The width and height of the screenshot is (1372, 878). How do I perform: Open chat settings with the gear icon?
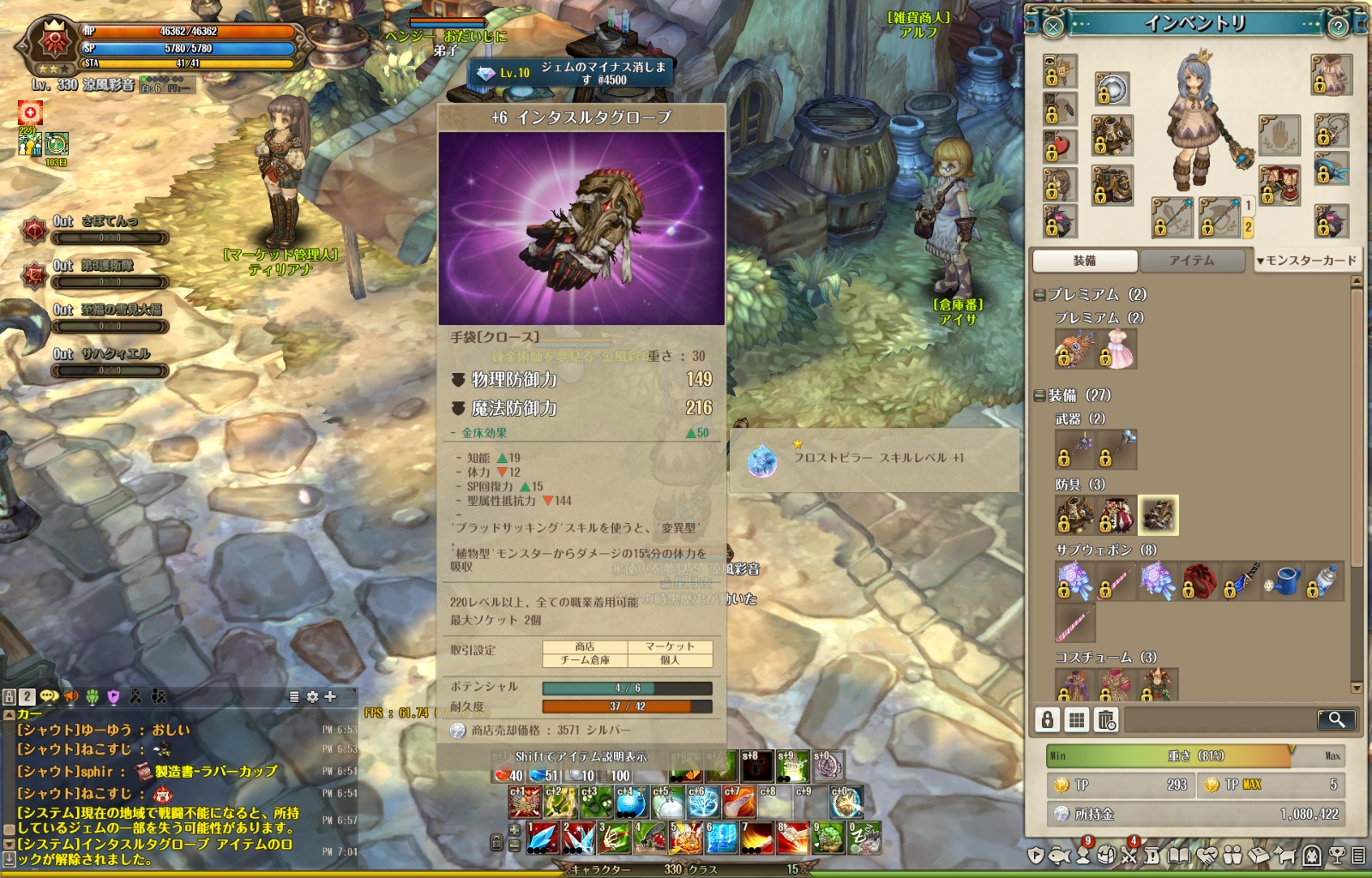click(311, 696)
